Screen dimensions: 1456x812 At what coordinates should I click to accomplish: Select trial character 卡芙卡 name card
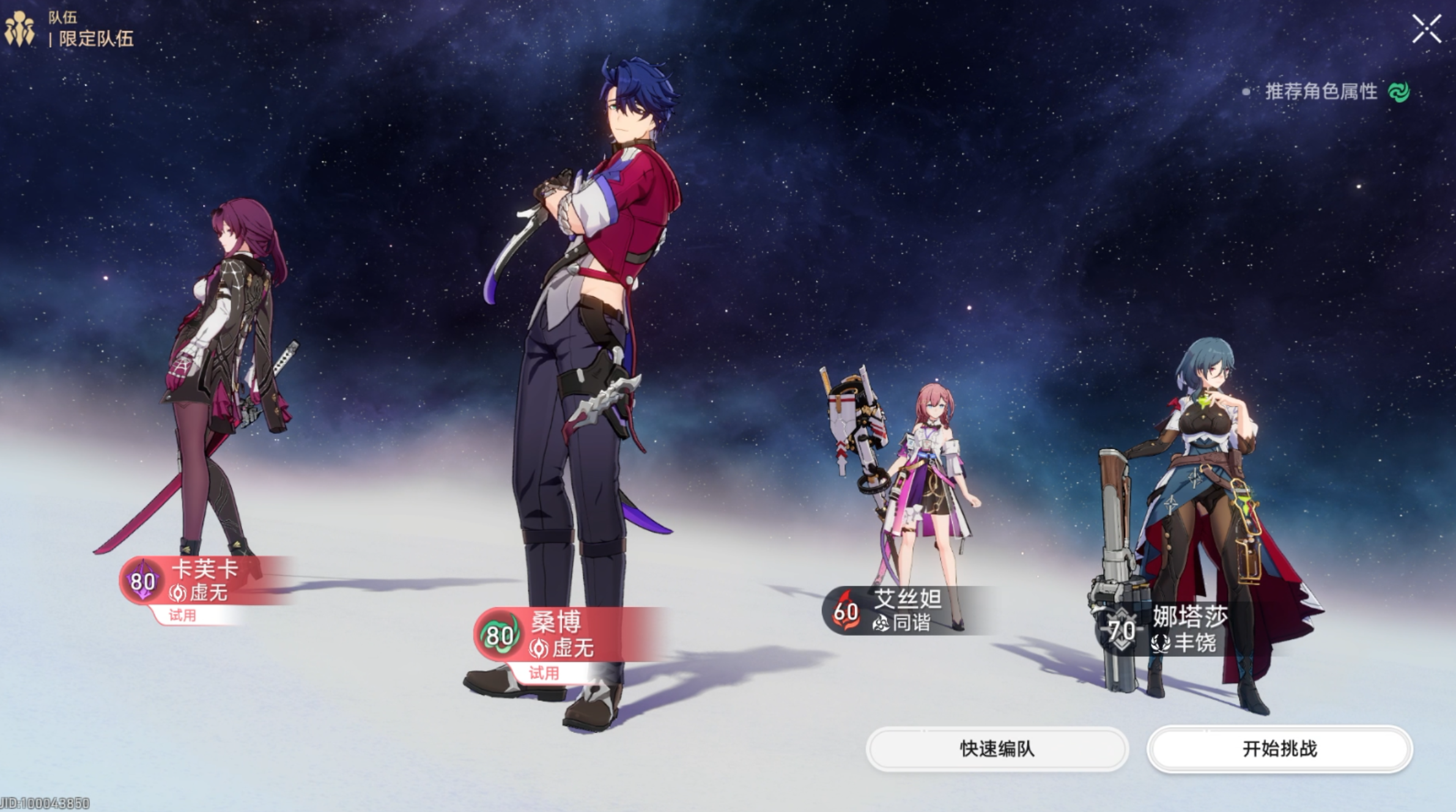[204, 581]
